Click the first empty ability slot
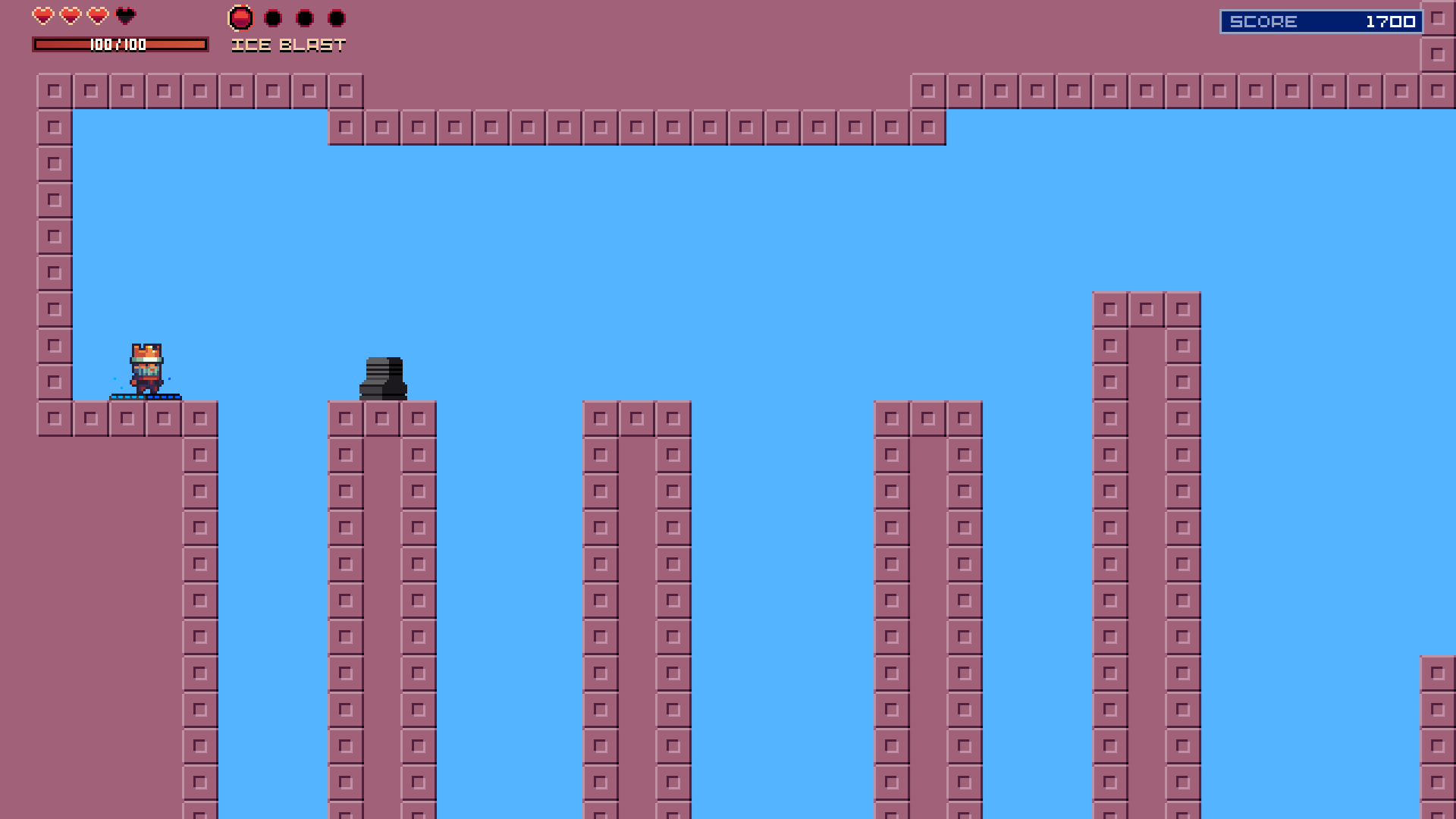Screen dimensions: 1456x819 click(x=271, y=17)
